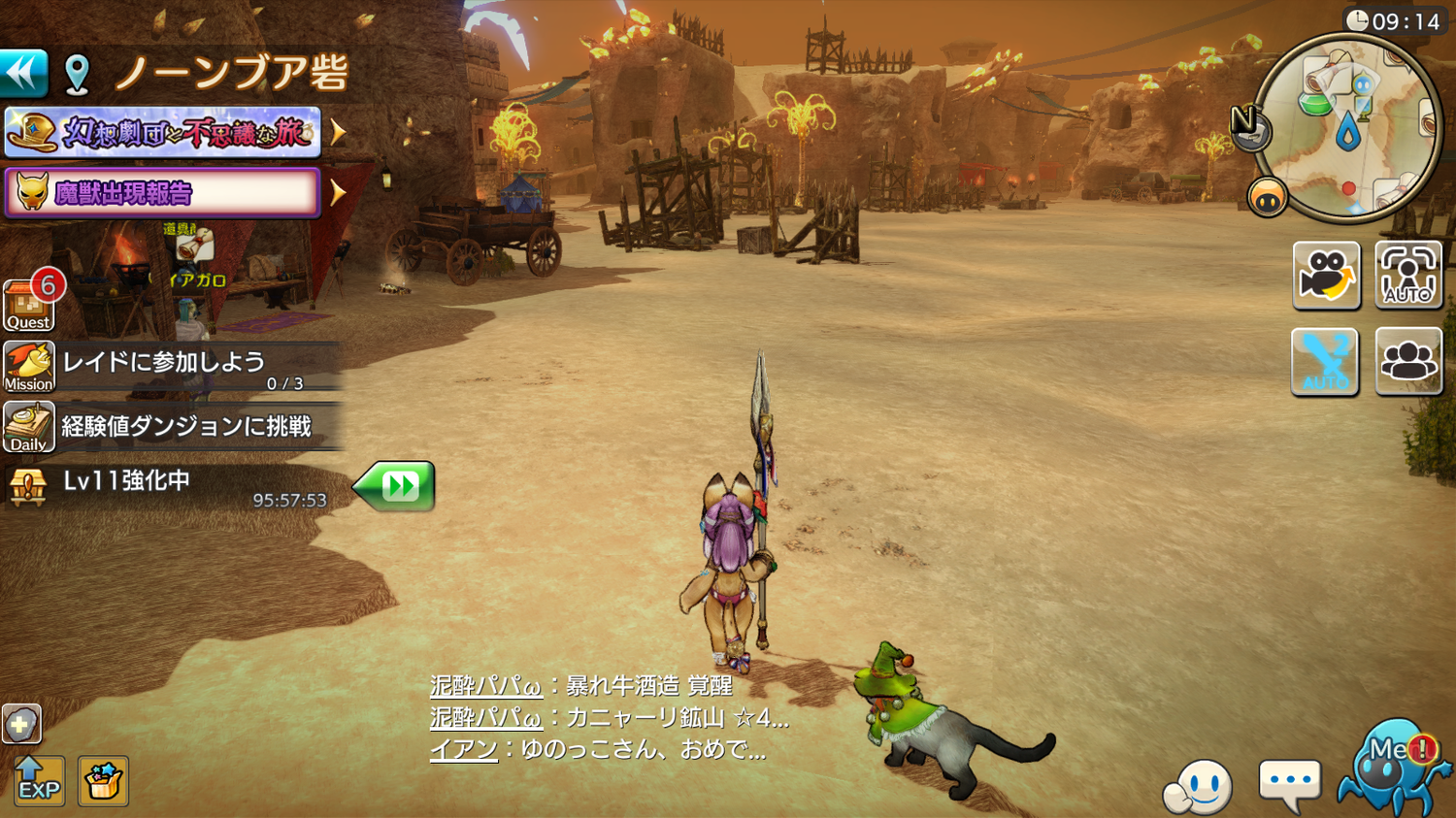This screenshot has height=818, width=1456.
Task: Open the chat speech bubble
Action: pyautogui.click(x=1289, y=782)
